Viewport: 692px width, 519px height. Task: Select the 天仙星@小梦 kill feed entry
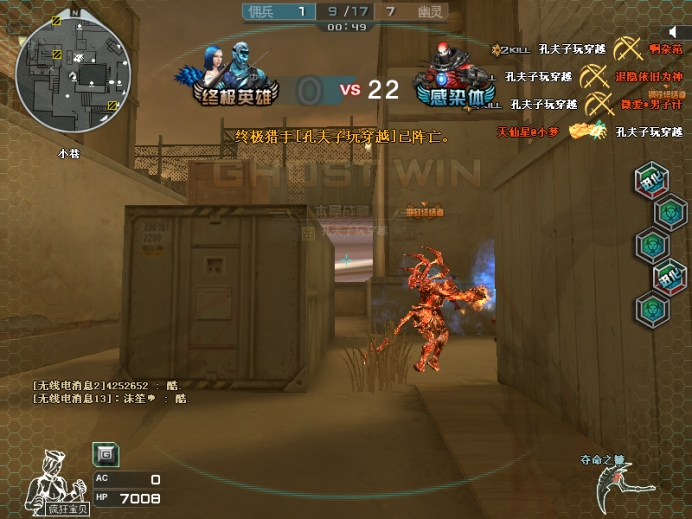coord(529,132)
